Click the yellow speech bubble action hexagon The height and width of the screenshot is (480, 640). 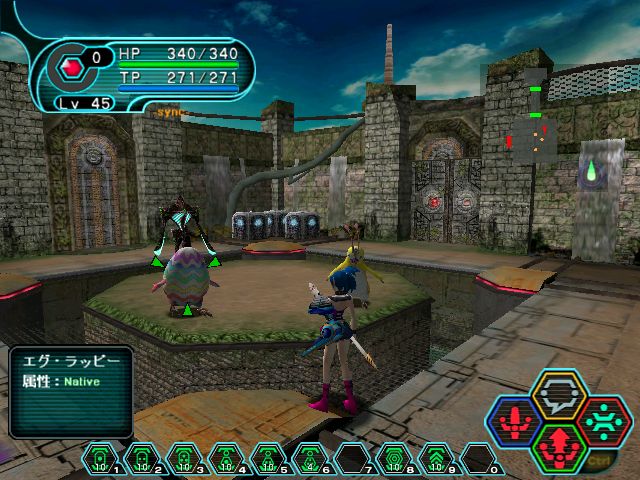coord(559,393)
